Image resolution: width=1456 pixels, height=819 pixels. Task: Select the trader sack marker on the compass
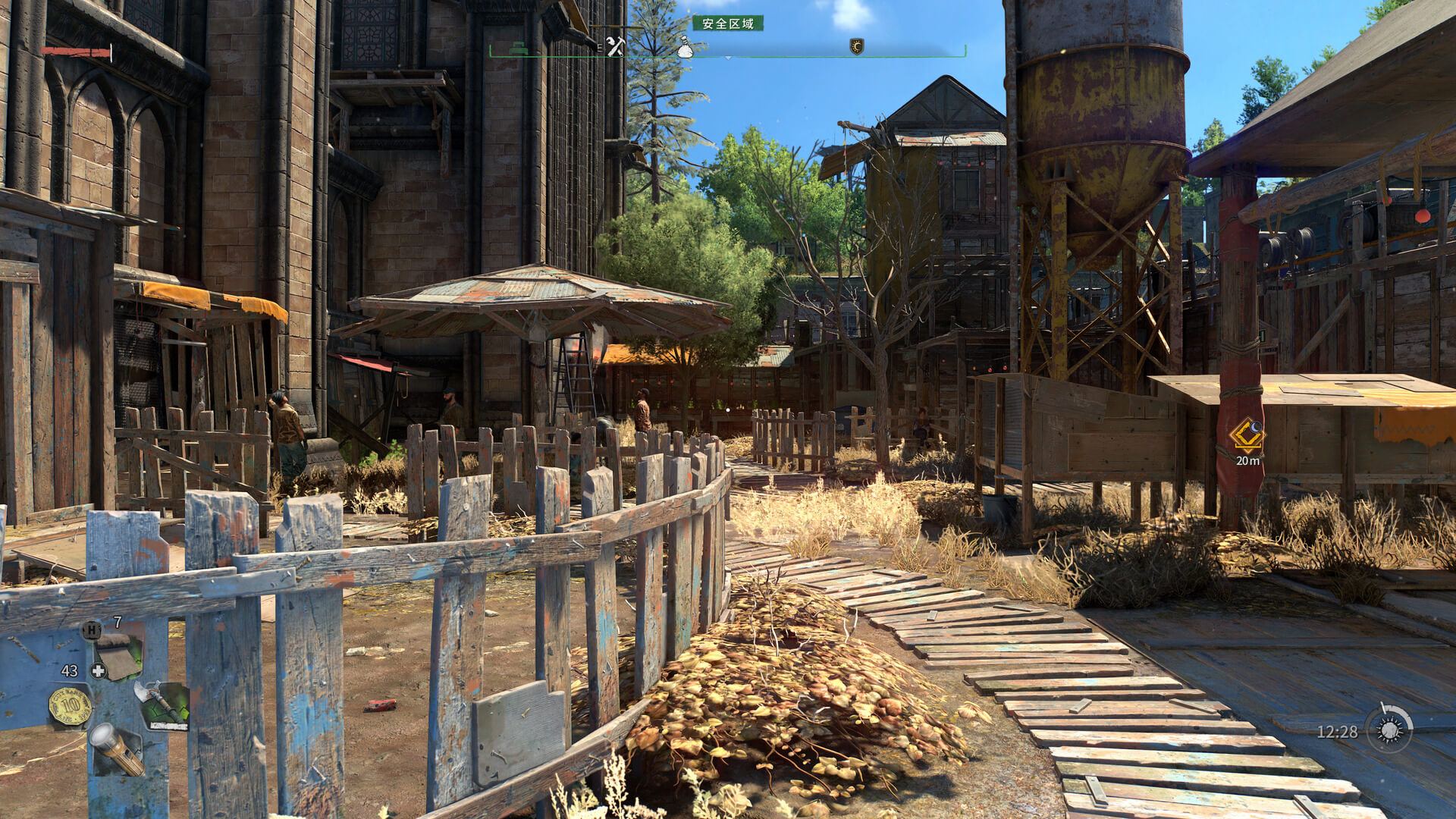click(x=685, y=47)
